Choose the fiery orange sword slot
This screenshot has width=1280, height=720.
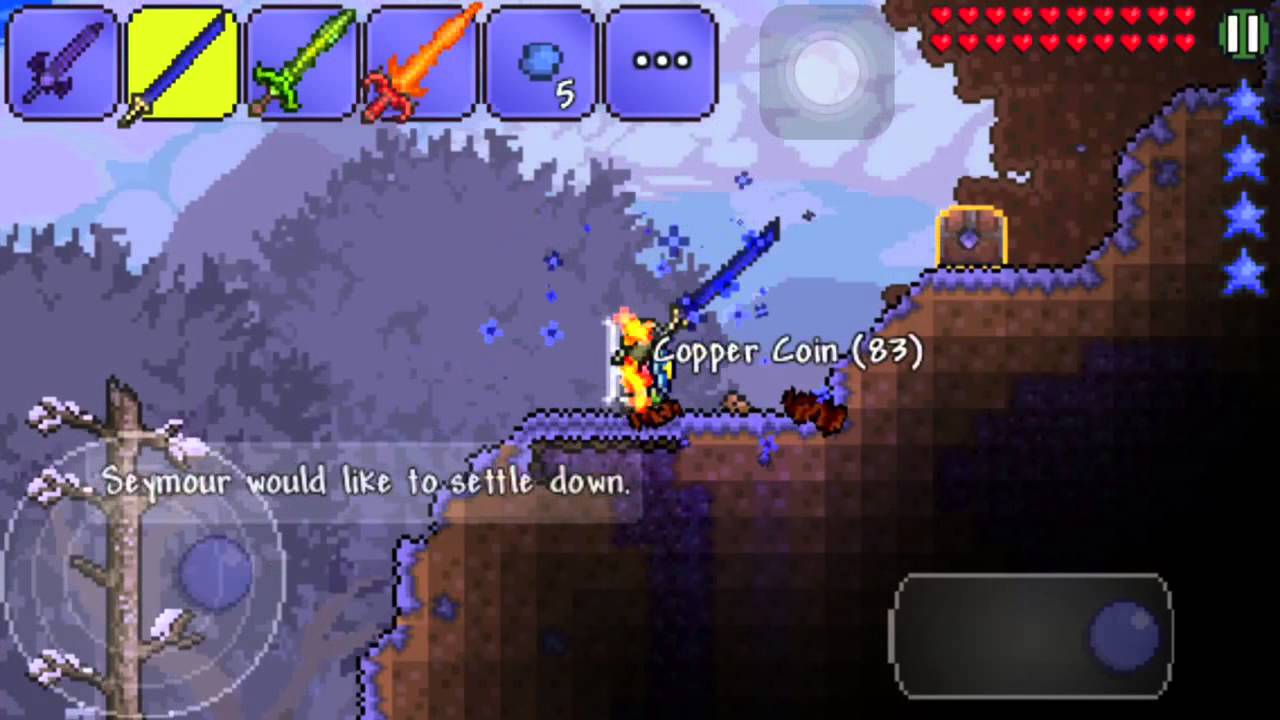pyautogui.click(x=422, y=64)
